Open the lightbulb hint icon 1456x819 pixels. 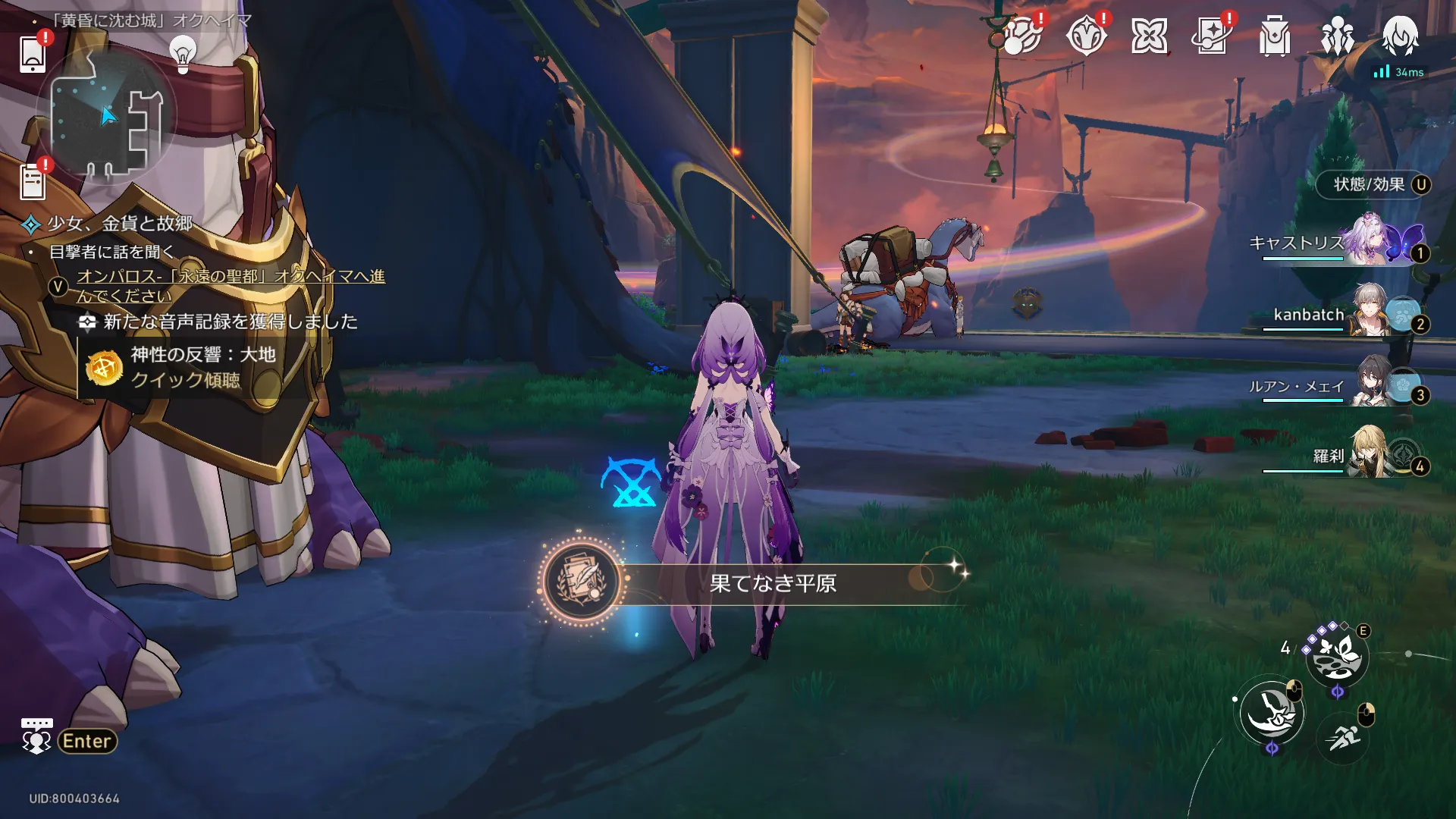pos(182,53)
